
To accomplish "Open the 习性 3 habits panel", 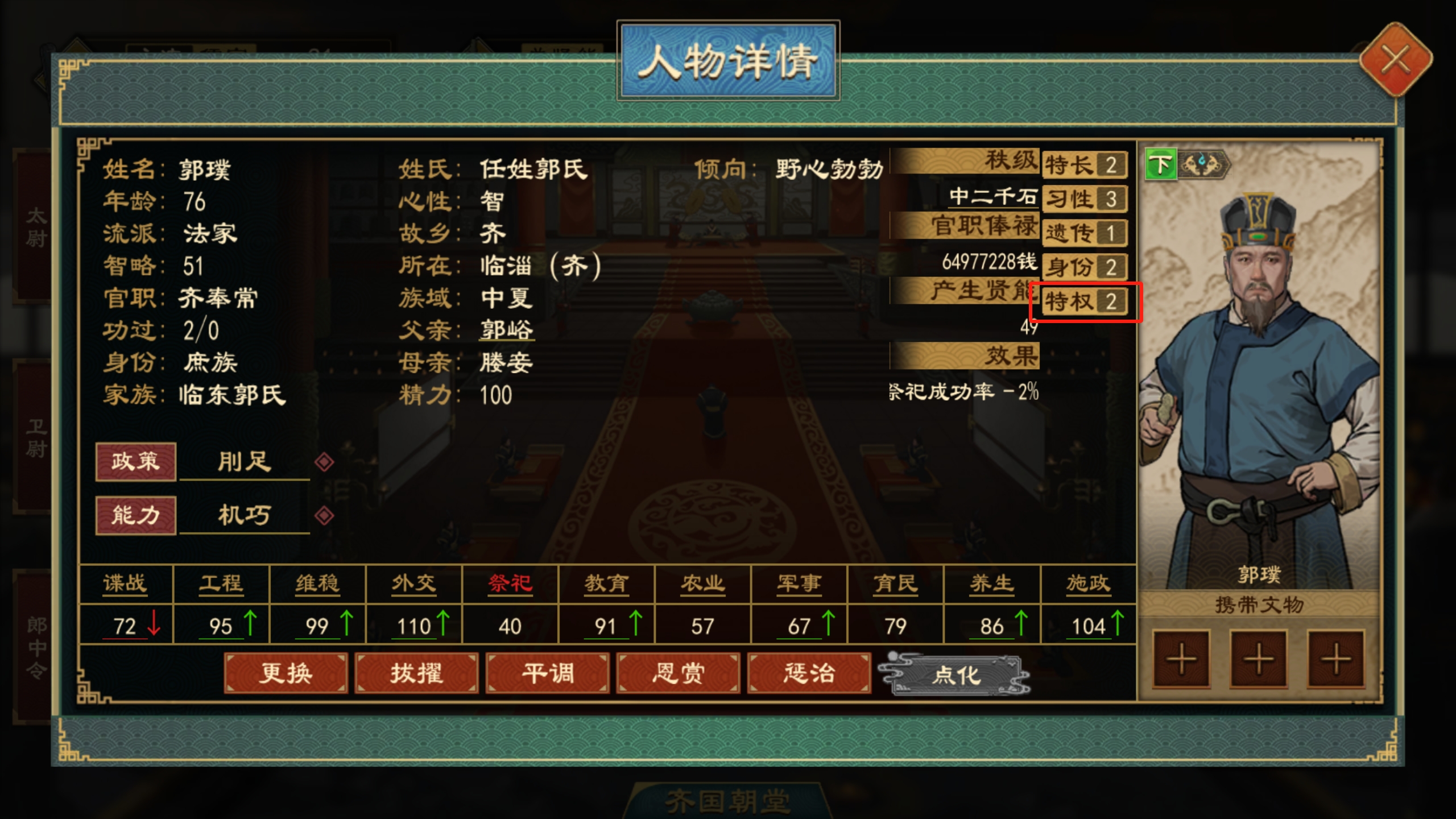I will 1085,199.
